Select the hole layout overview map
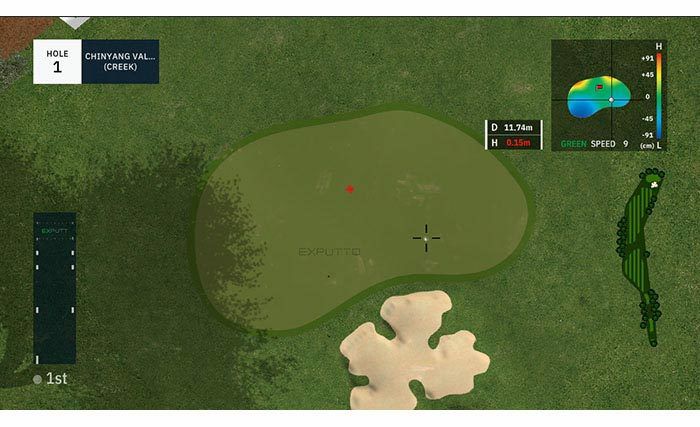The width and height of the screenshot is (700, 427). pyautogui.click(x=638, y=258)
